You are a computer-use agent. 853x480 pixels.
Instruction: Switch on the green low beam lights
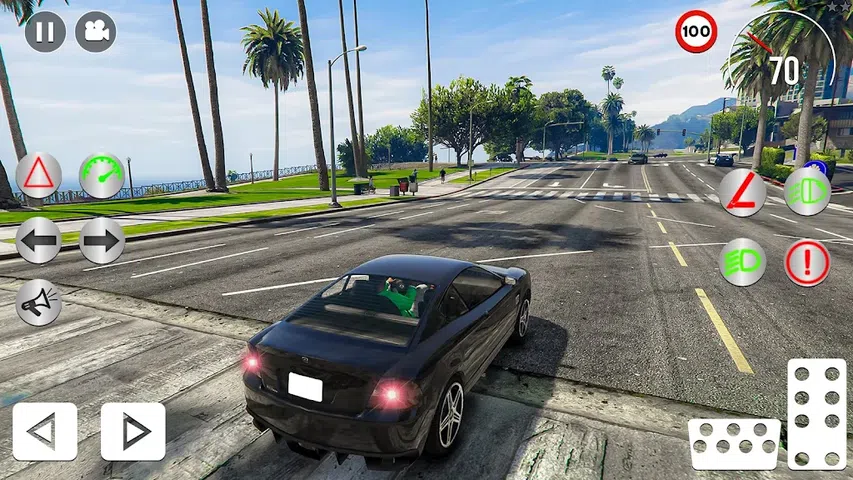(743, 262)
